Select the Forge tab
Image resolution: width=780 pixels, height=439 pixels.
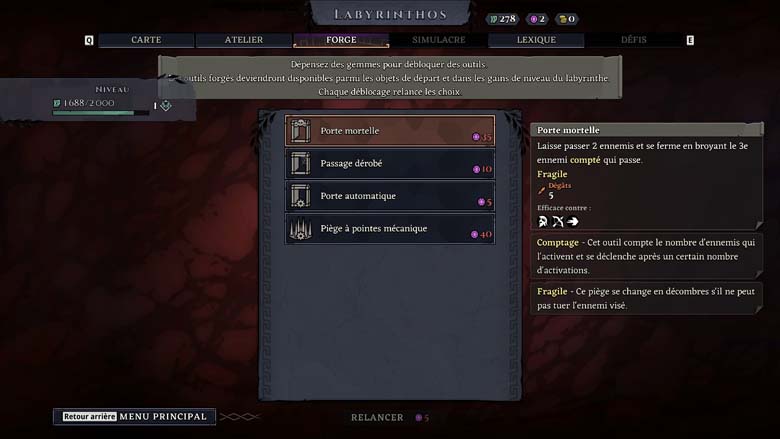click(x=341, y=40)
